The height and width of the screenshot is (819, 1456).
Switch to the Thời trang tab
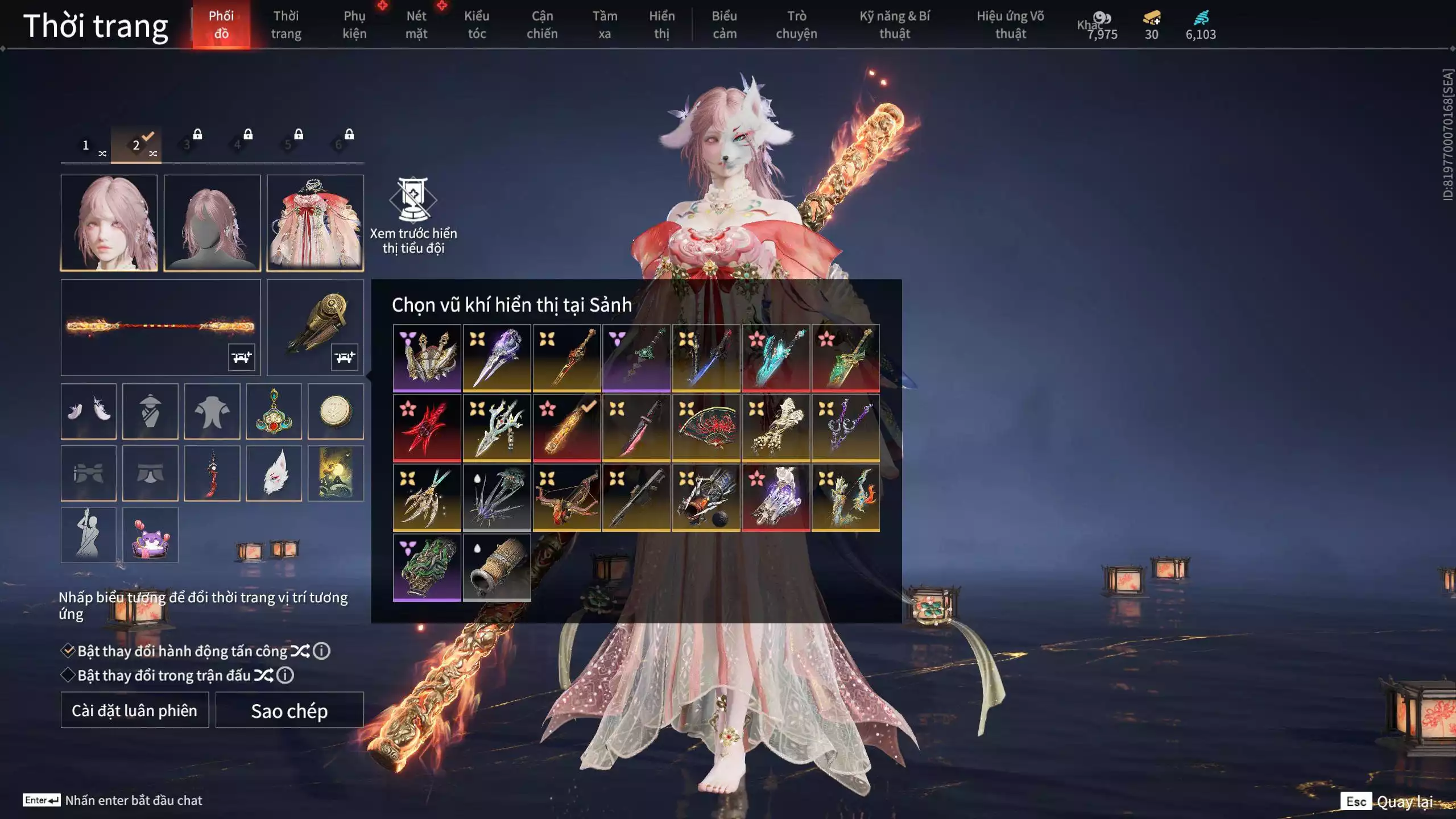[286, 25]
